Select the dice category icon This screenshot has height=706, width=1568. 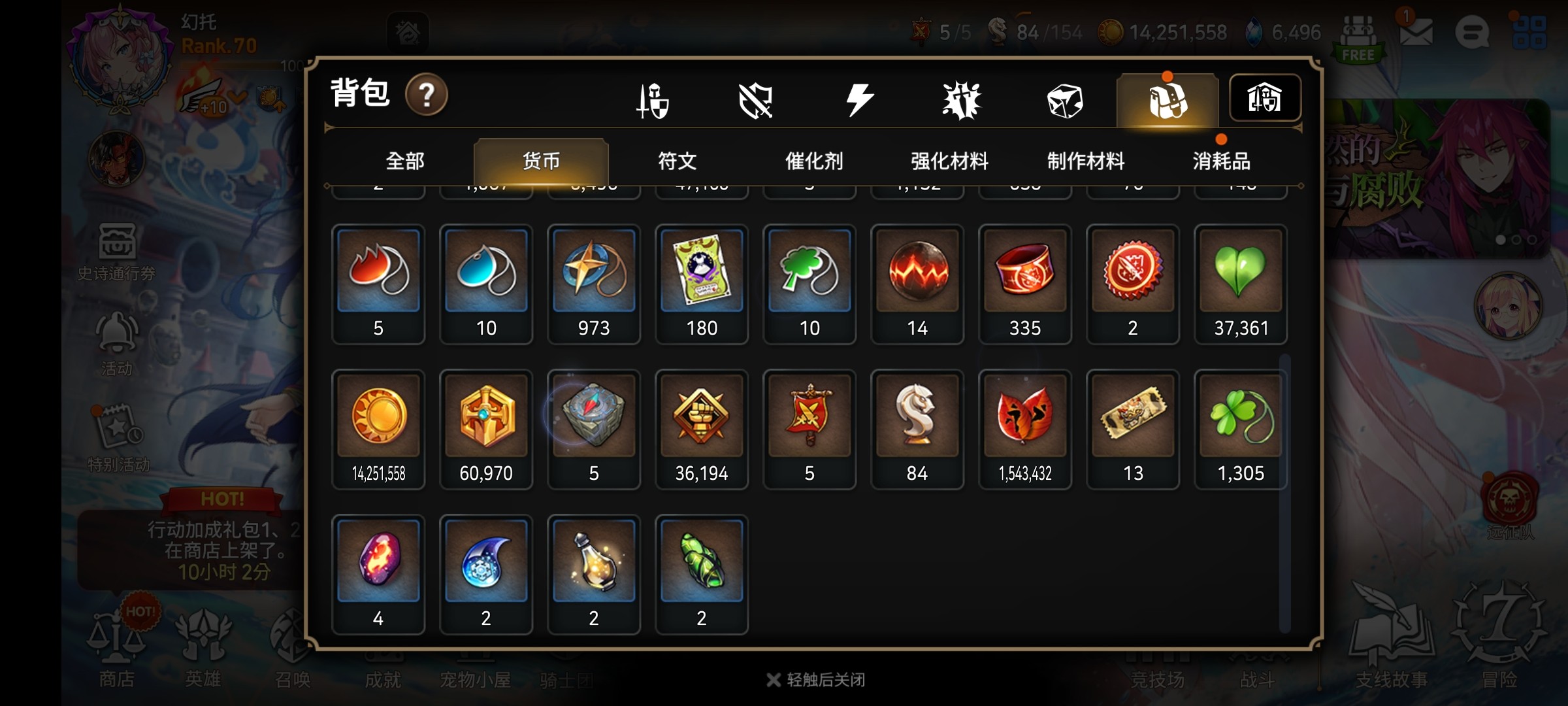click(x=1065, y=101)
